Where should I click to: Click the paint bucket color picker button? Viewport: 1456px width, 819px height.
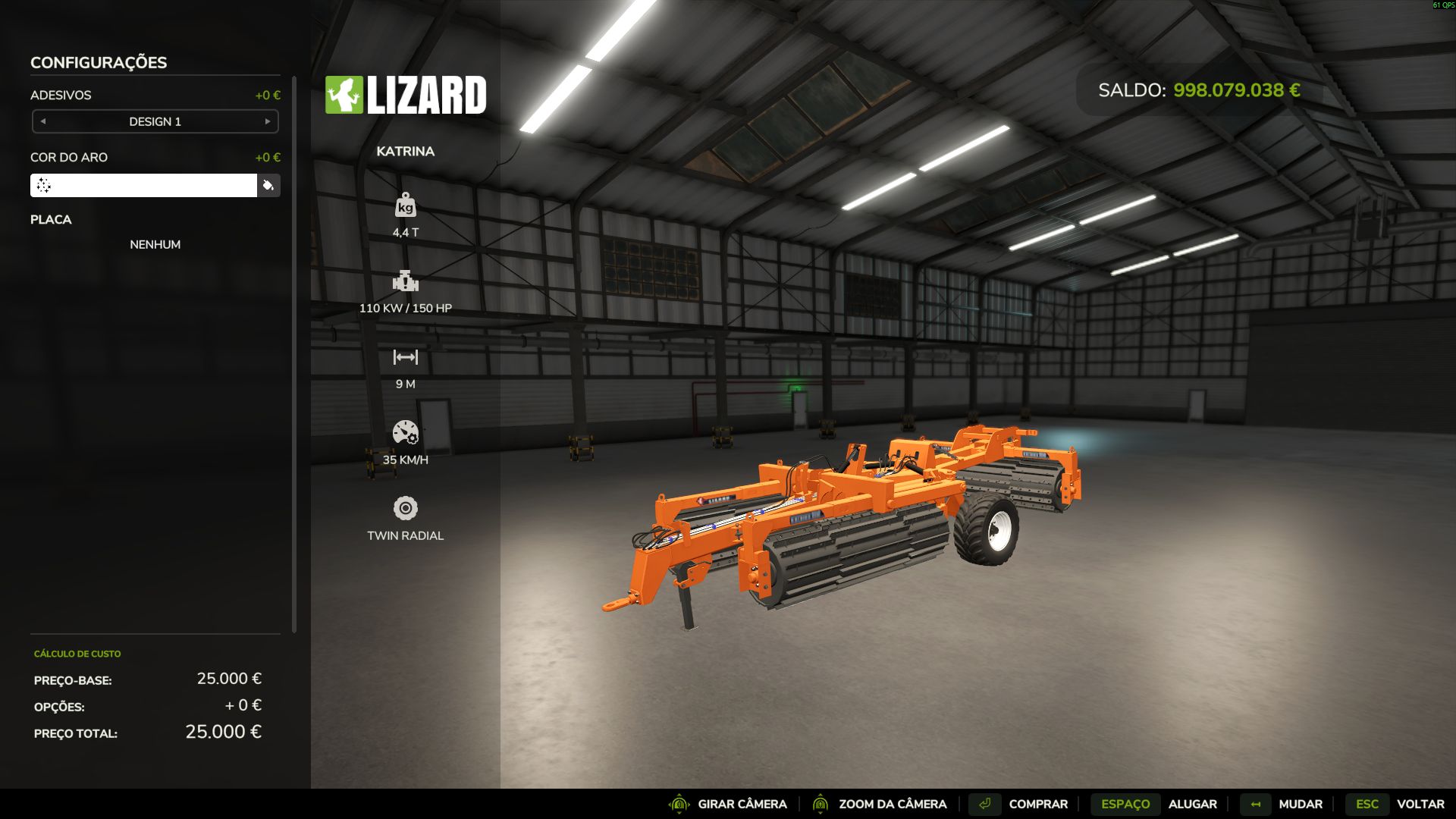(x=268, y=186)
